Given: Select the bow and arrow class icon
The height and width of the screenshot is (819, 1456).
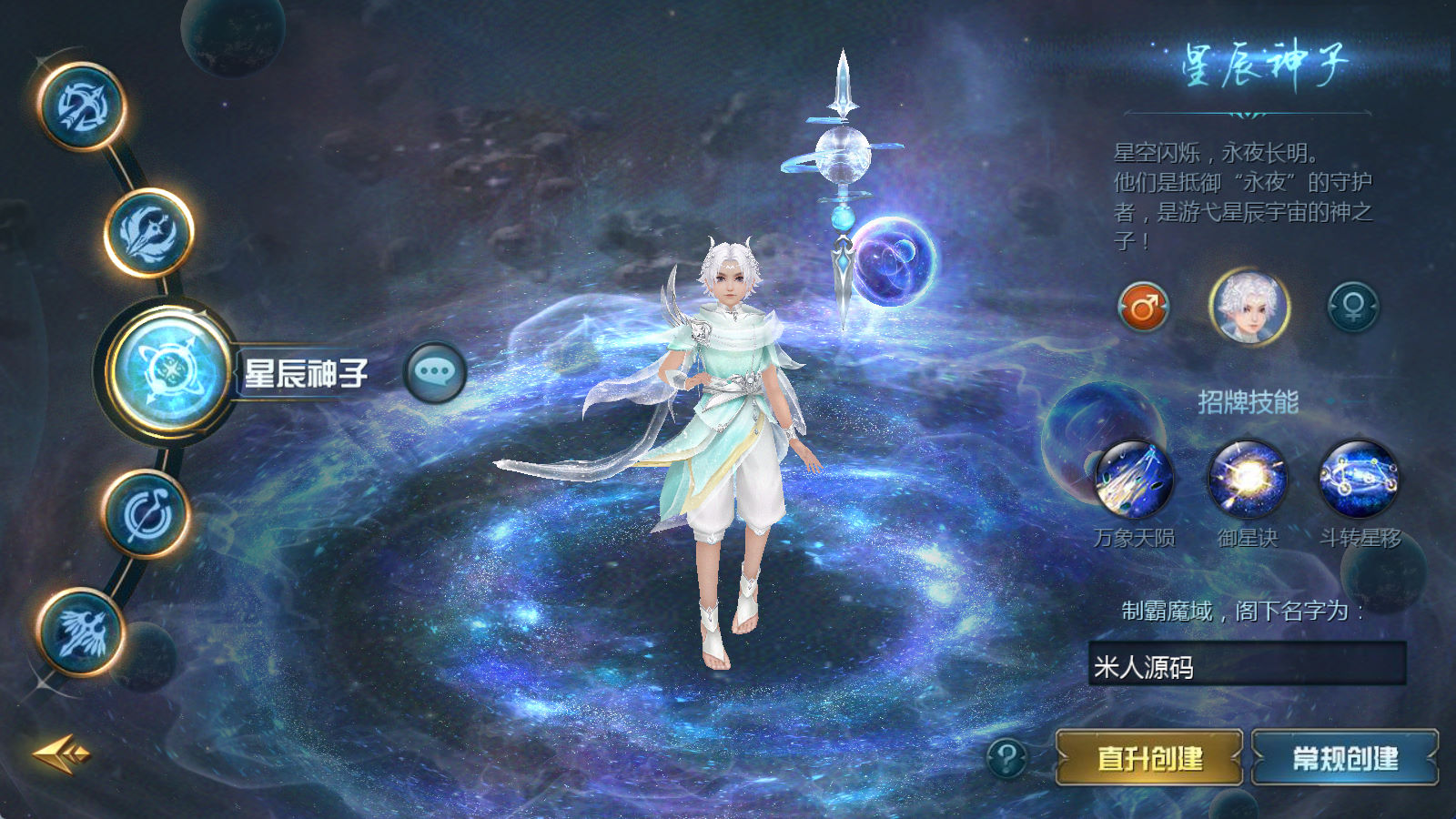Looking at the screenshot, I should point(82,106).
